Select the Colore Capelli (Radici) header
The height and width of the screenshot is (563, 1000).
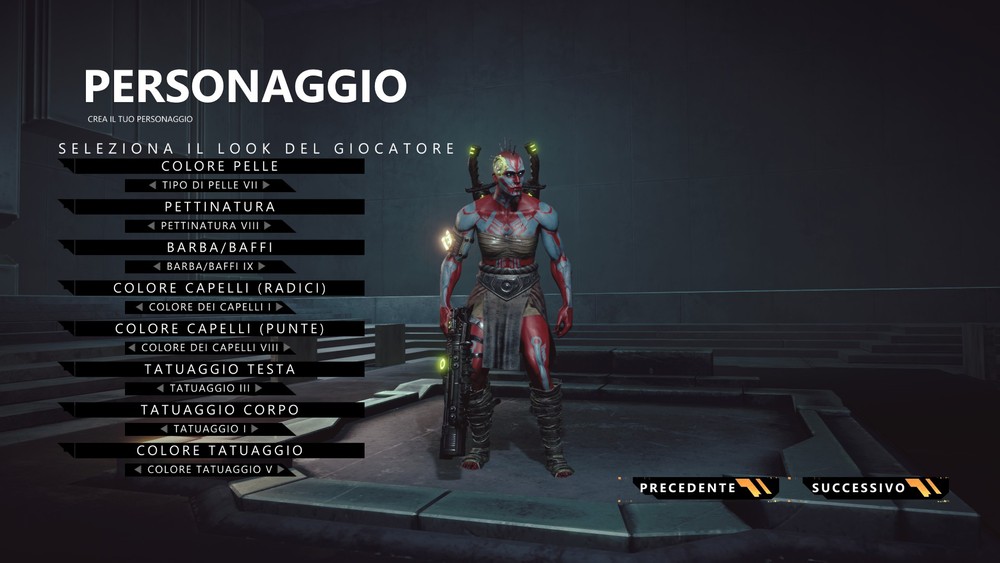point(219,288)
